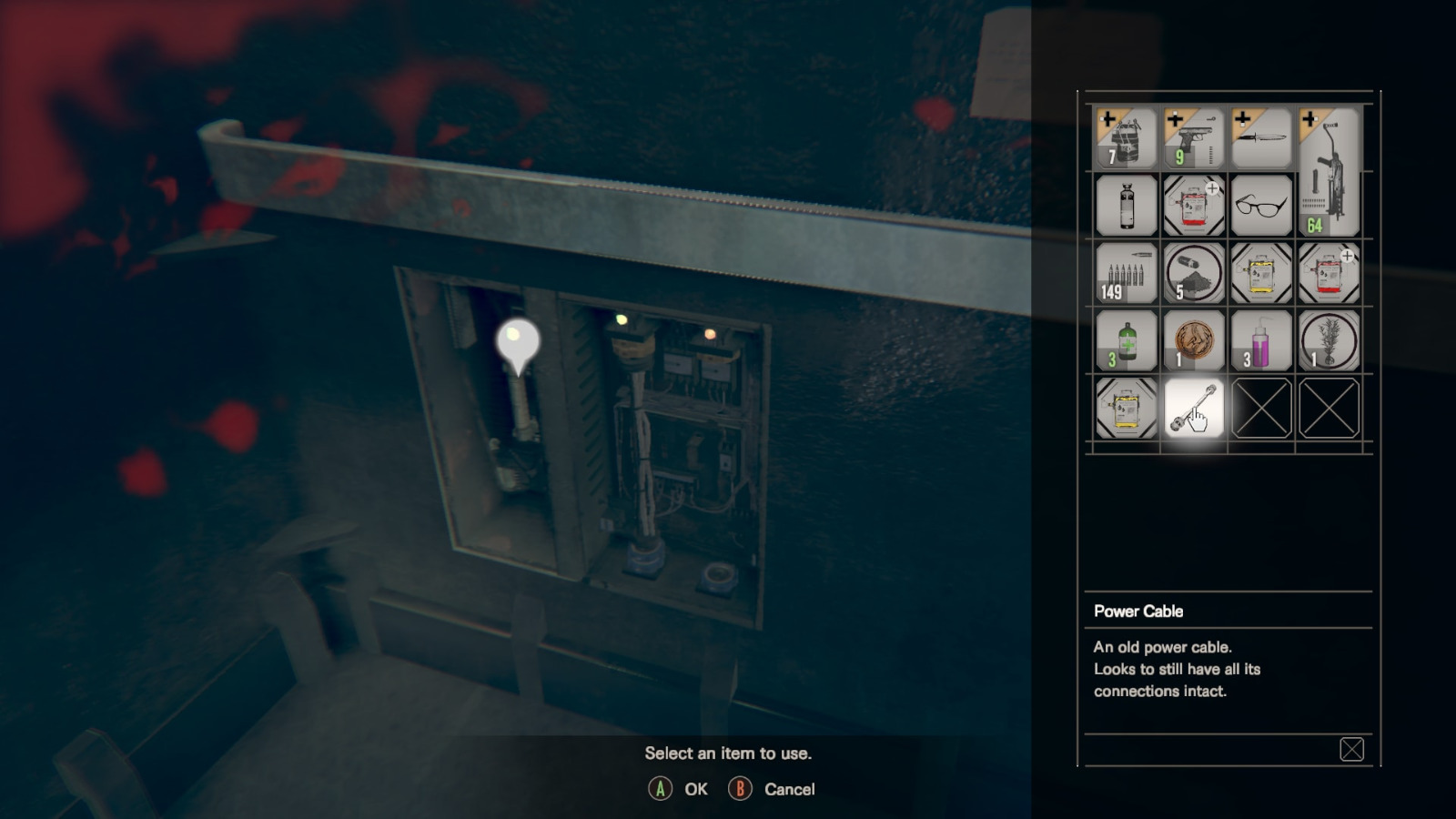Choose the handgun with 9 rounds
The height and width of the screenshot is (819, 1456).
1193,138
